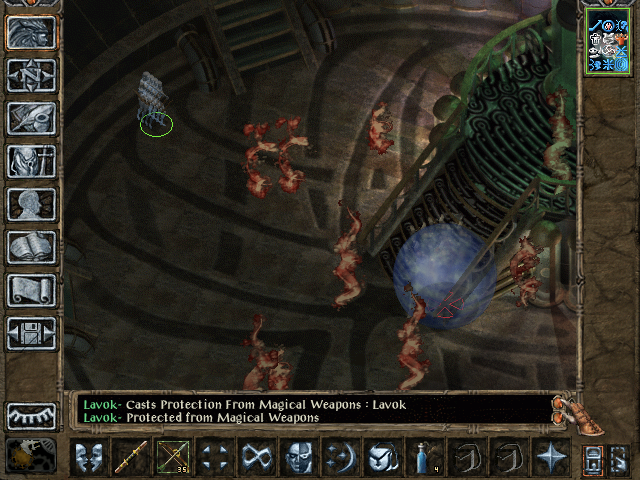This screenshot has height=480, width=640.
Task: Click the message log text window
Action: (x=310, y=410)
